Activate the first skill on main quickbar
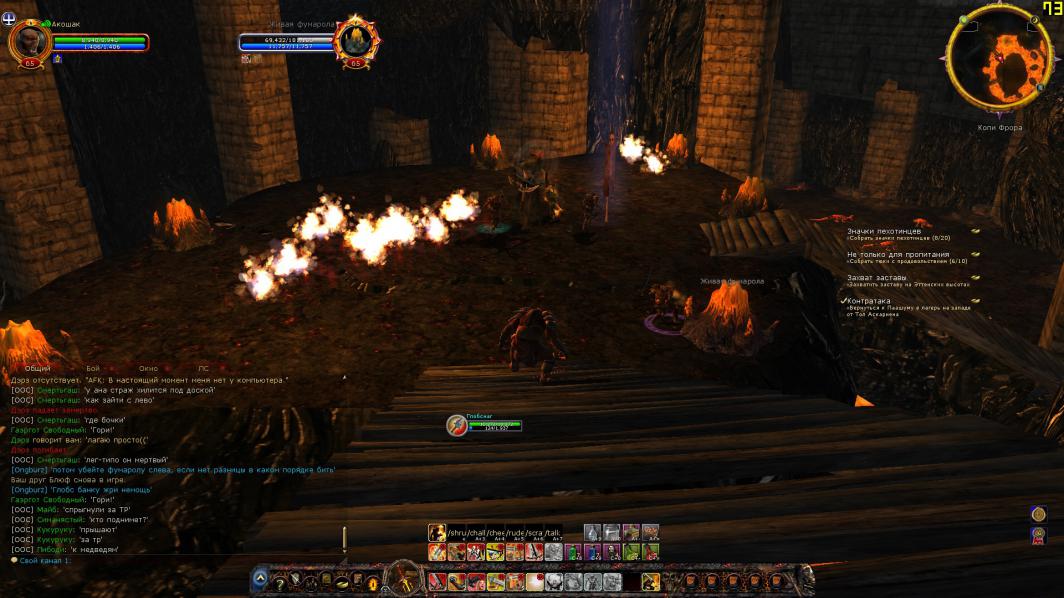 tap(437, 581)
